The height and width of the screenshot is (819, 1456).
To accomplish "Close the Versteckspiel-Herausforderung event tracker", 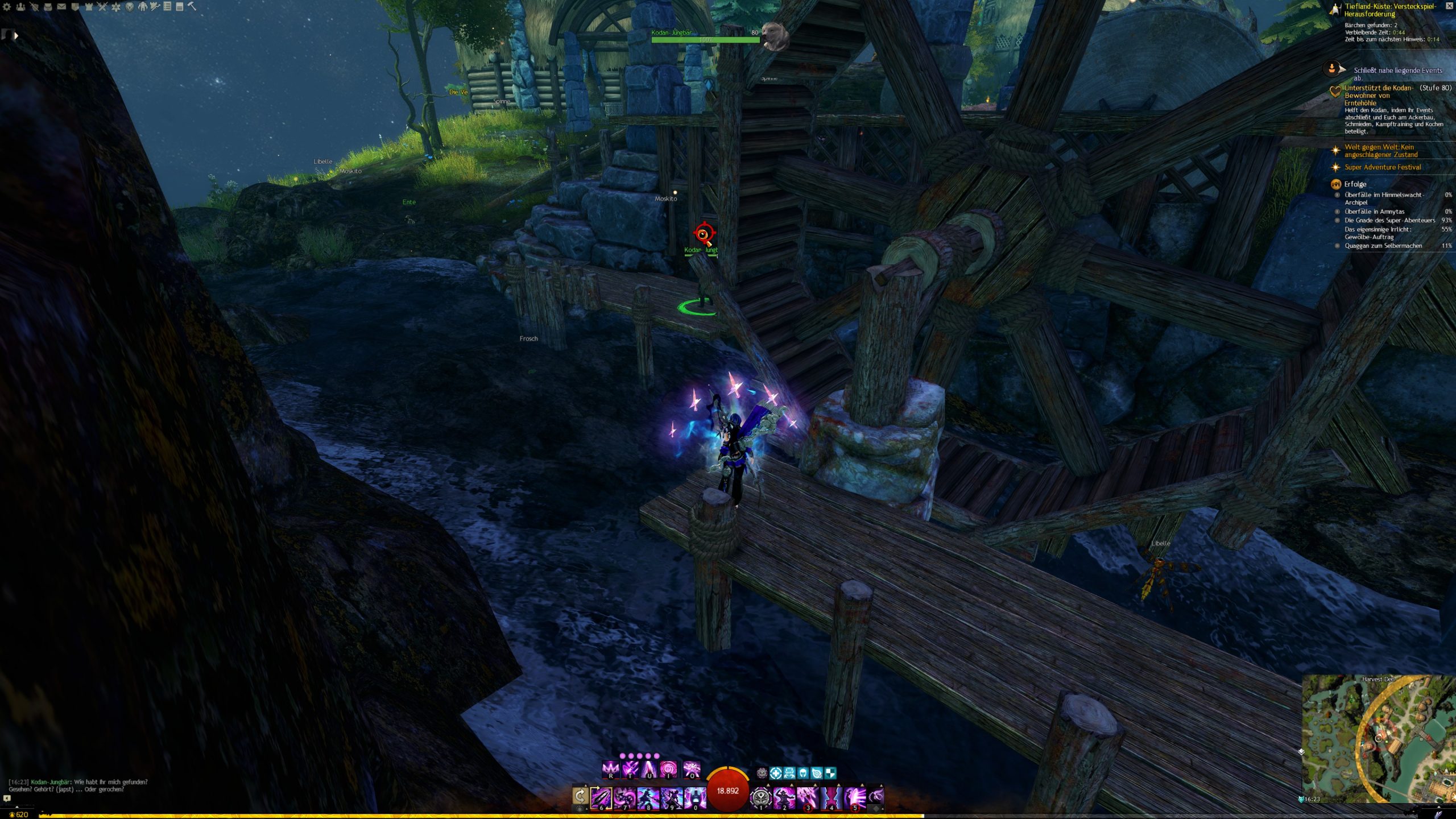I will tap(1449, 6).
